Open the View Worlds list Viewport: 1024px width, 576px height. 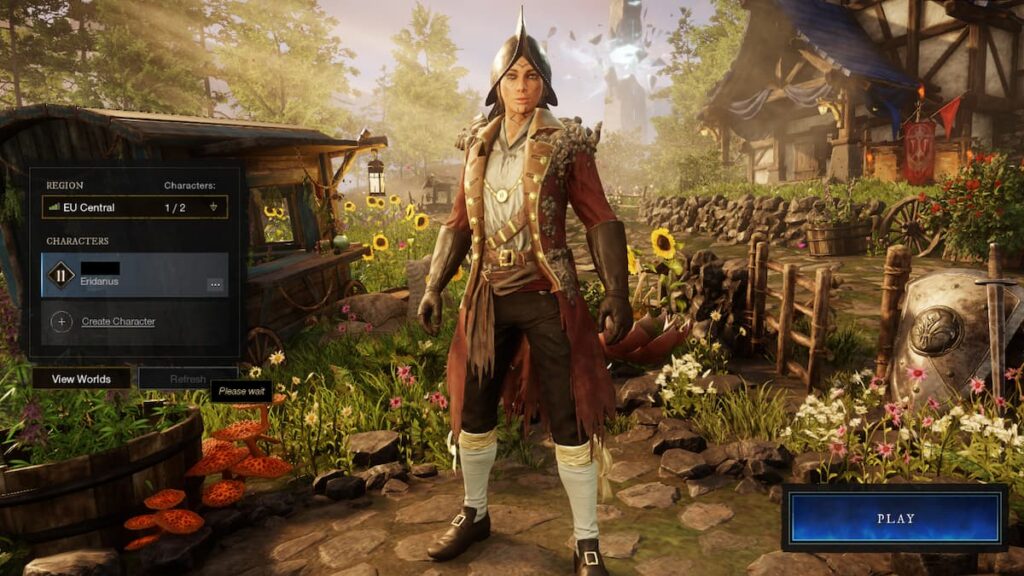tap(81, 379)
